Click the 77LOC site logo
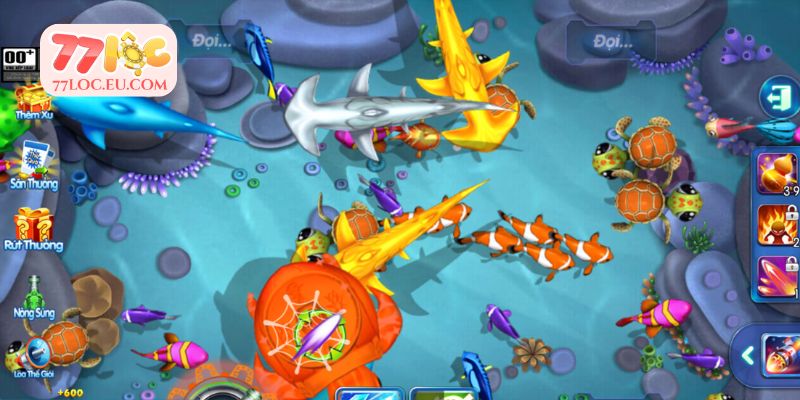Image resolution: width=800 pixels, height=400 pixels. pos(108,62)
